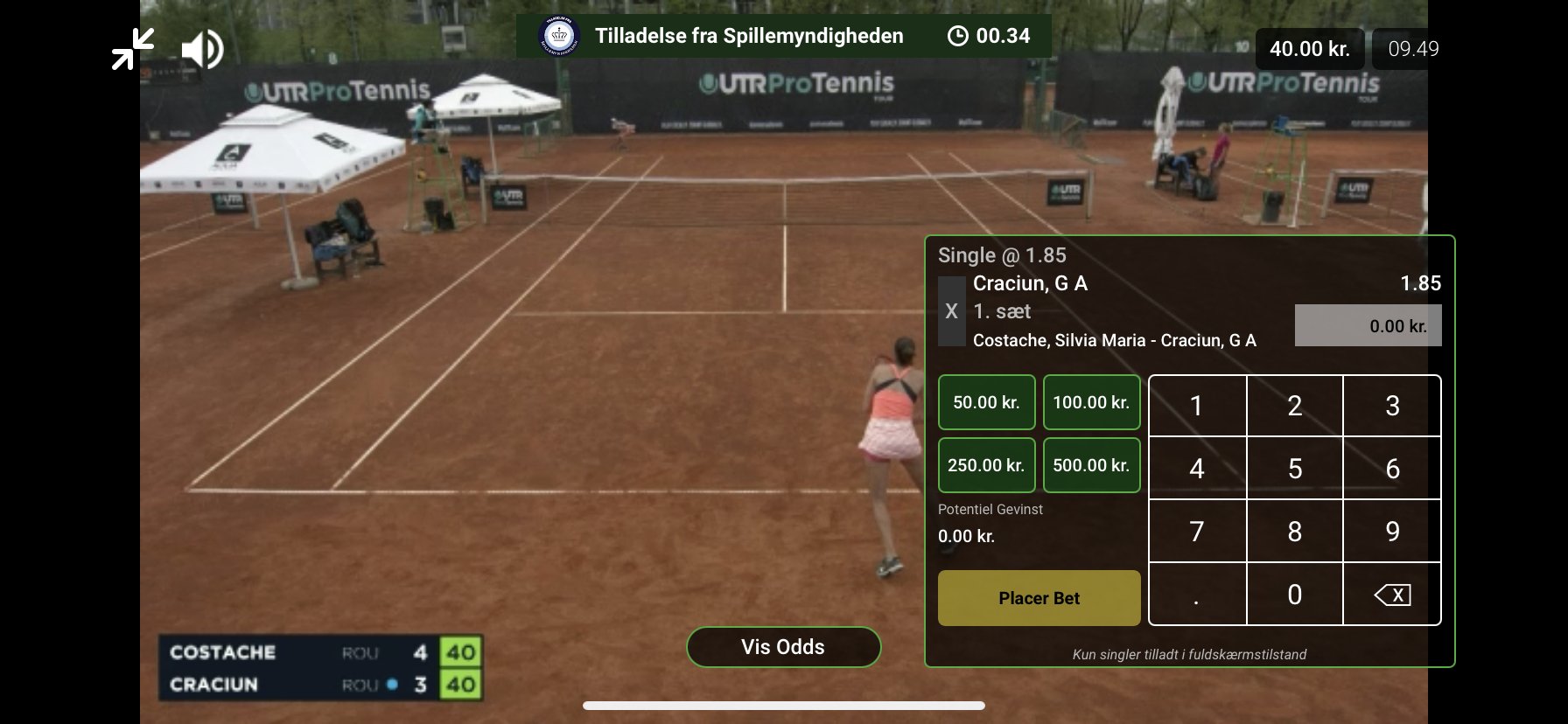Screen dimensions: 1568x724
Task: Exit fullscreen with the shrink arrows icon
Action: click(133, 49)
